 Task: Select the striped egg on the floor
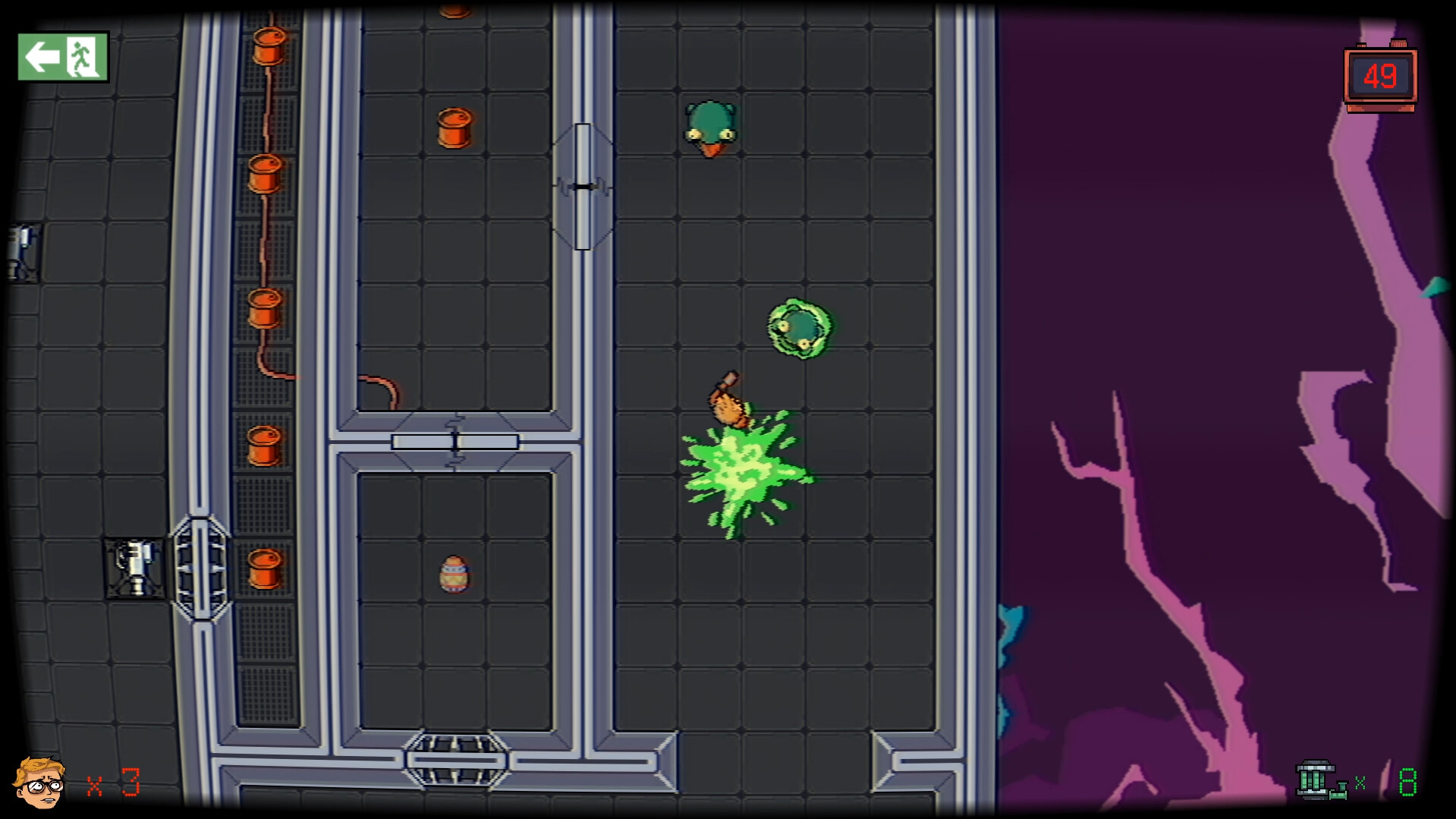(453, 575)
